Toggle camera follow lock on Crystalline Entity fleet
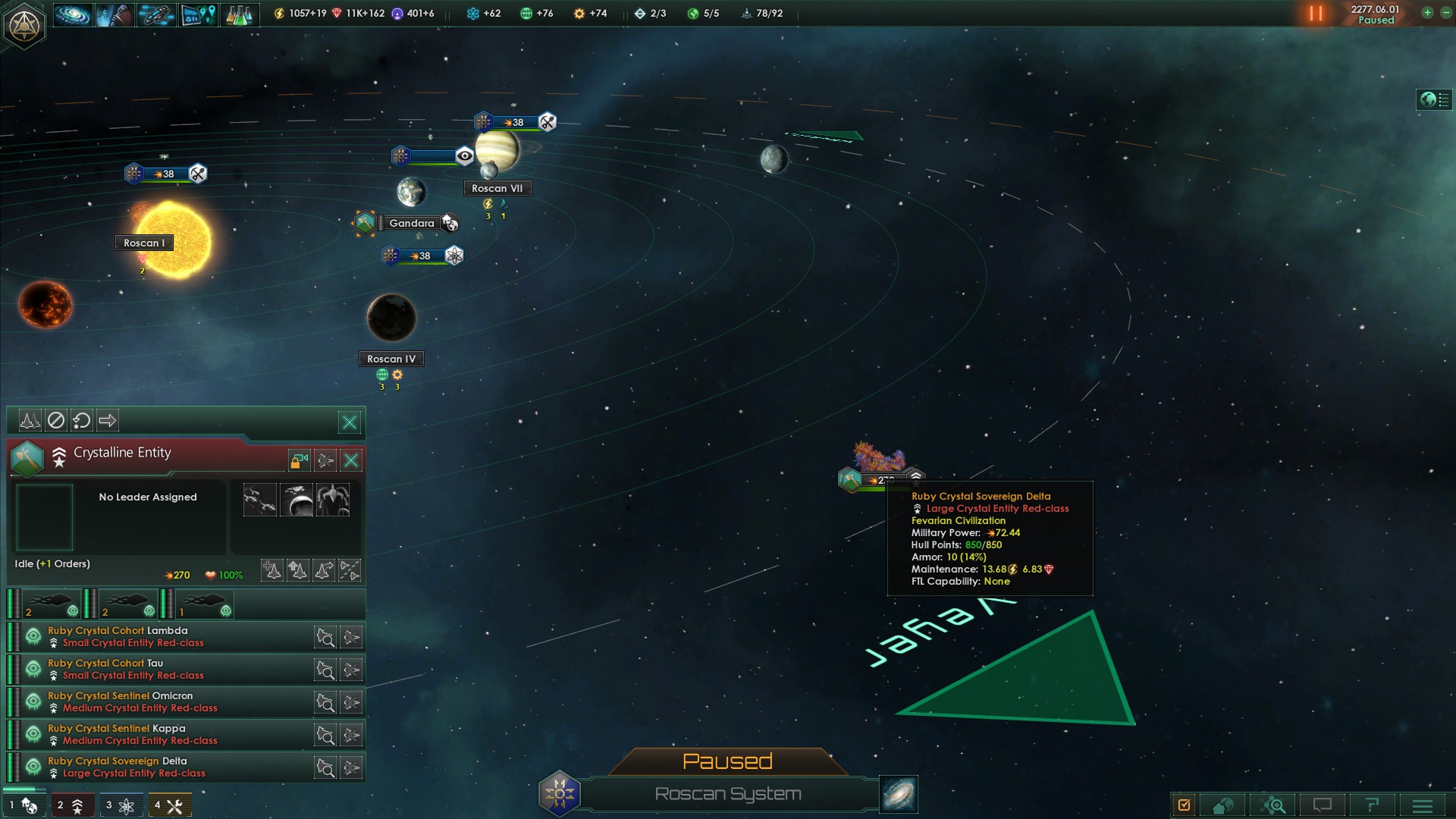Image resolution: width=1456 pixels, height=819 pixels. [x=299, y=461]
